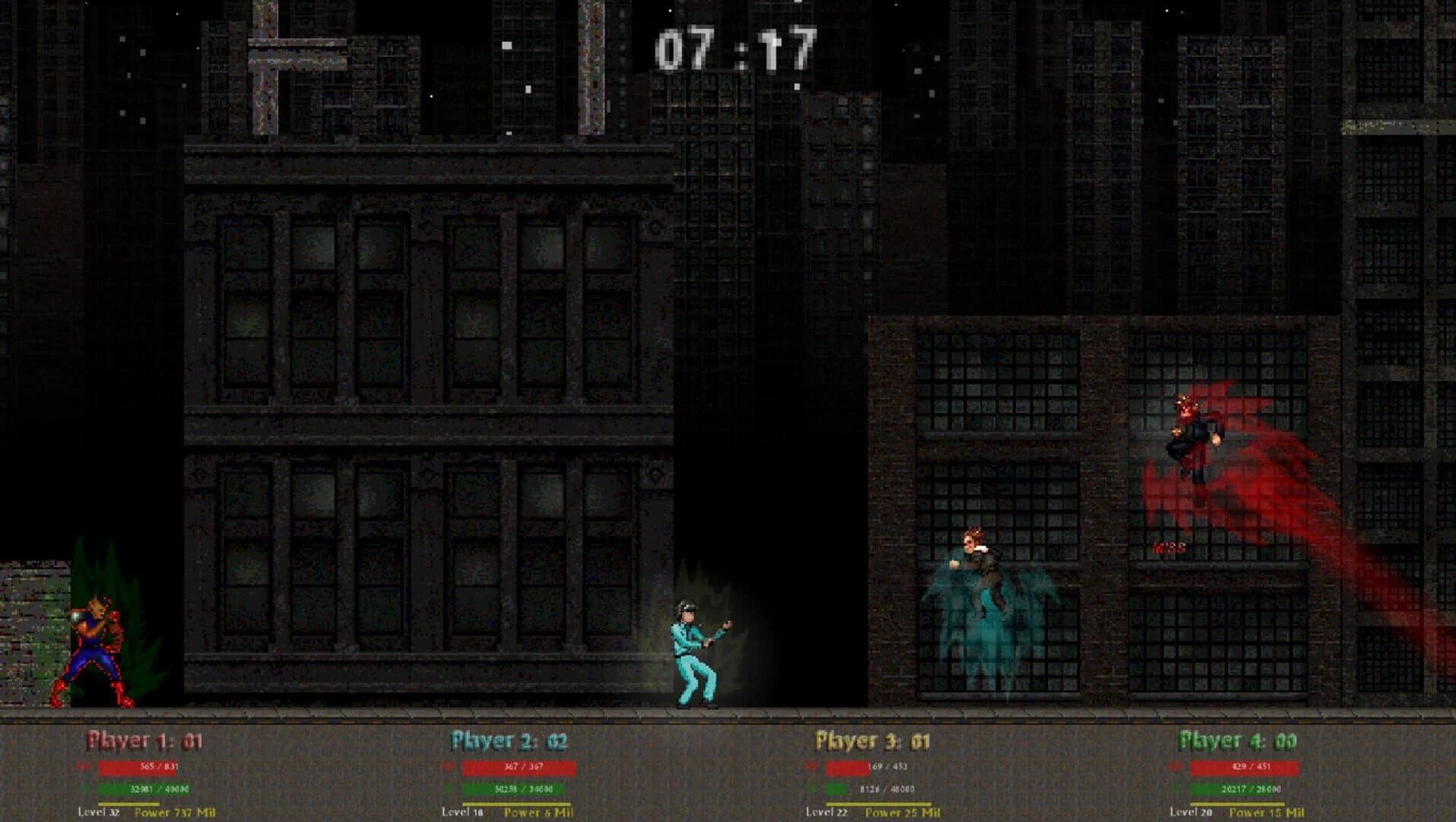Click the MP icon beside Player 2's mana bar
Screen dimensions: 1456x822
click(446, 789)
